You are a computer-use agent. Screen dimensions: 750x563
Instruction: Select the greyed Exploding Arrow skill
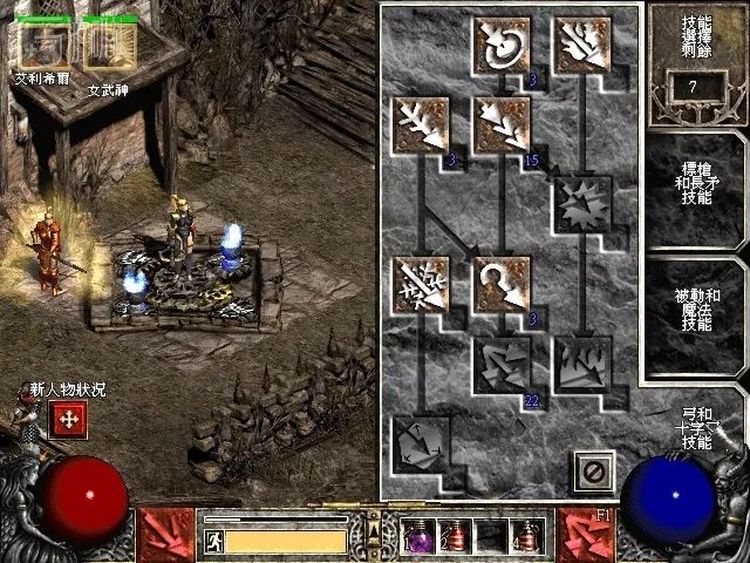[x=583, y=204]
